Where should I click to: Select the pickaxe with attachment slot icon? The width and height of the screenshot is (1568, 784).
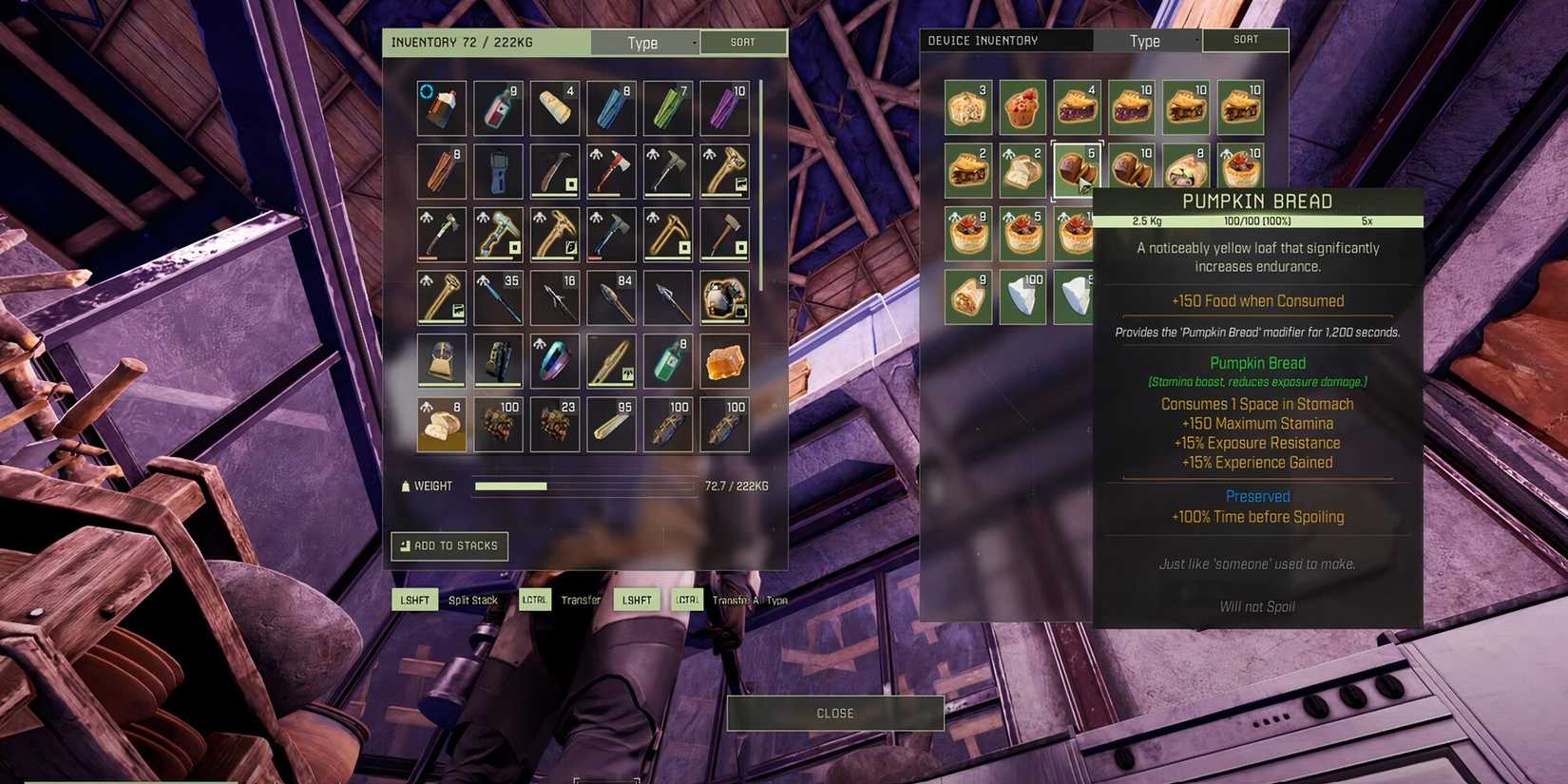tap(554, 234)
